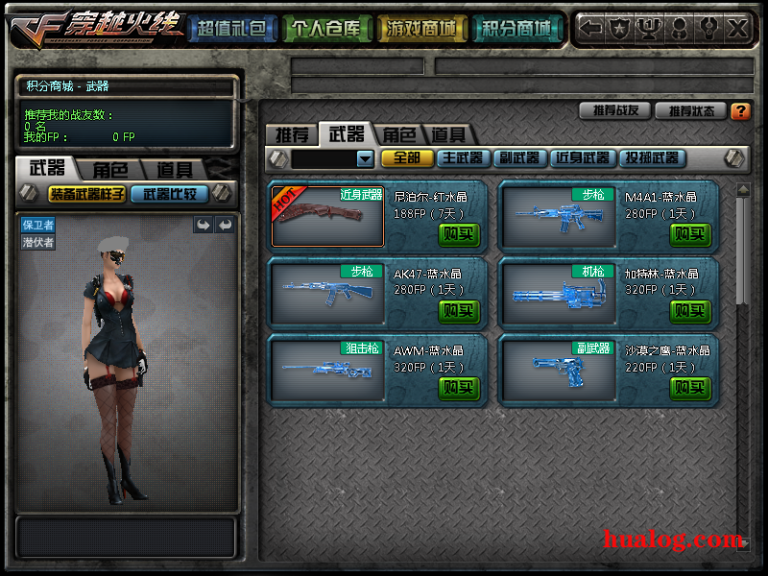
Task: Buy the M4A1-蓝水晶 rifle
Action: pyautogui.click(x=689, y=233)
